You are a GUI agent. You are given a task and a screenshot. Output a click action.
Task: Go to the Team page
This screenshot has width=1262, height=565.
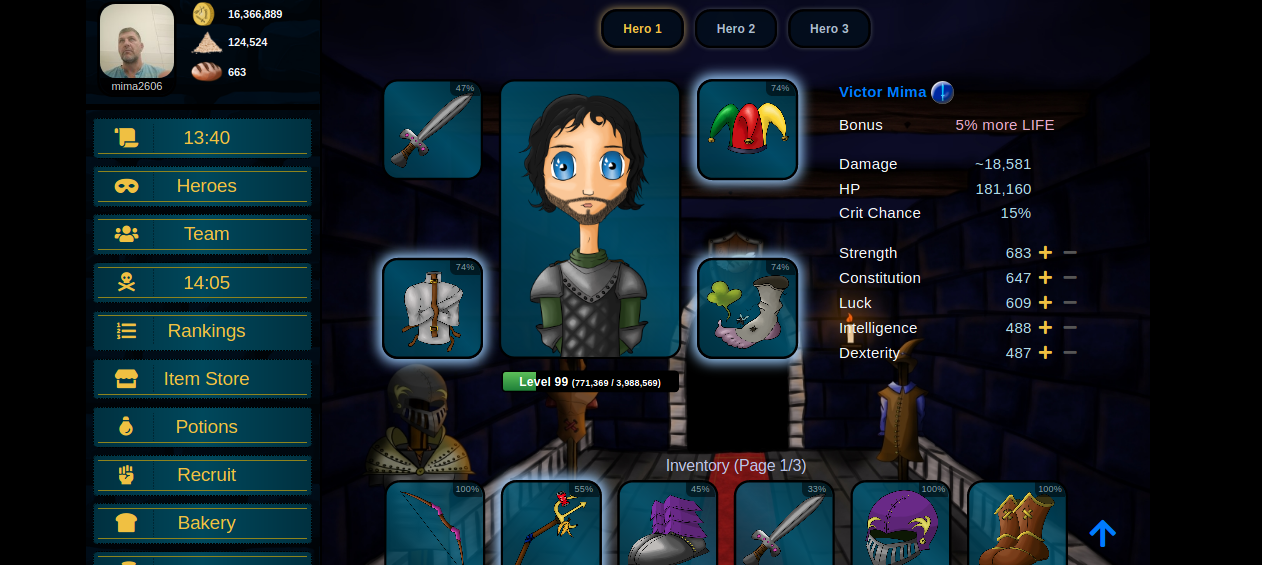click(202, 234)
